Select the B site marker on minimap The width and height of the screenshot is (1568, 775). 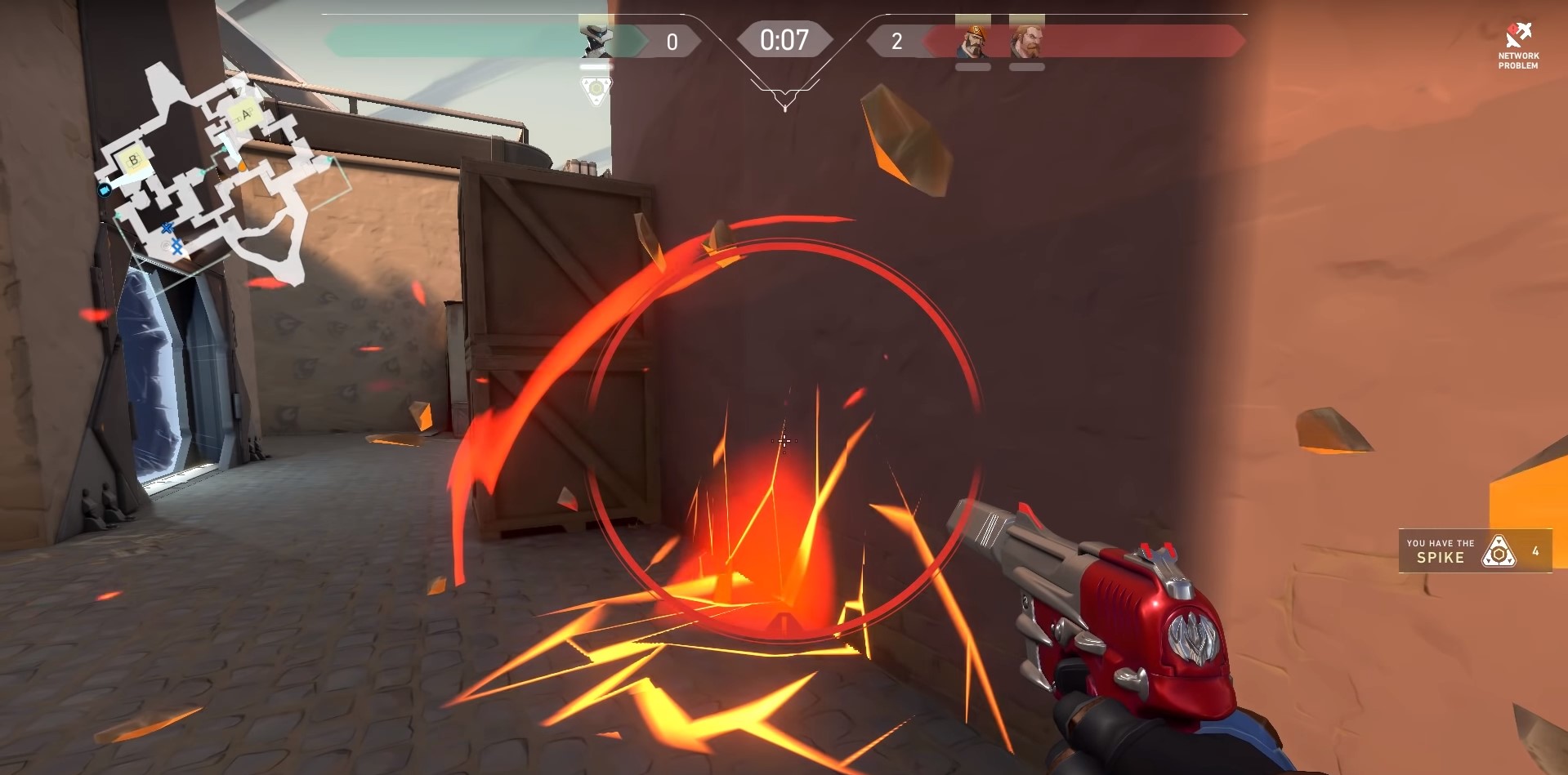133,160
